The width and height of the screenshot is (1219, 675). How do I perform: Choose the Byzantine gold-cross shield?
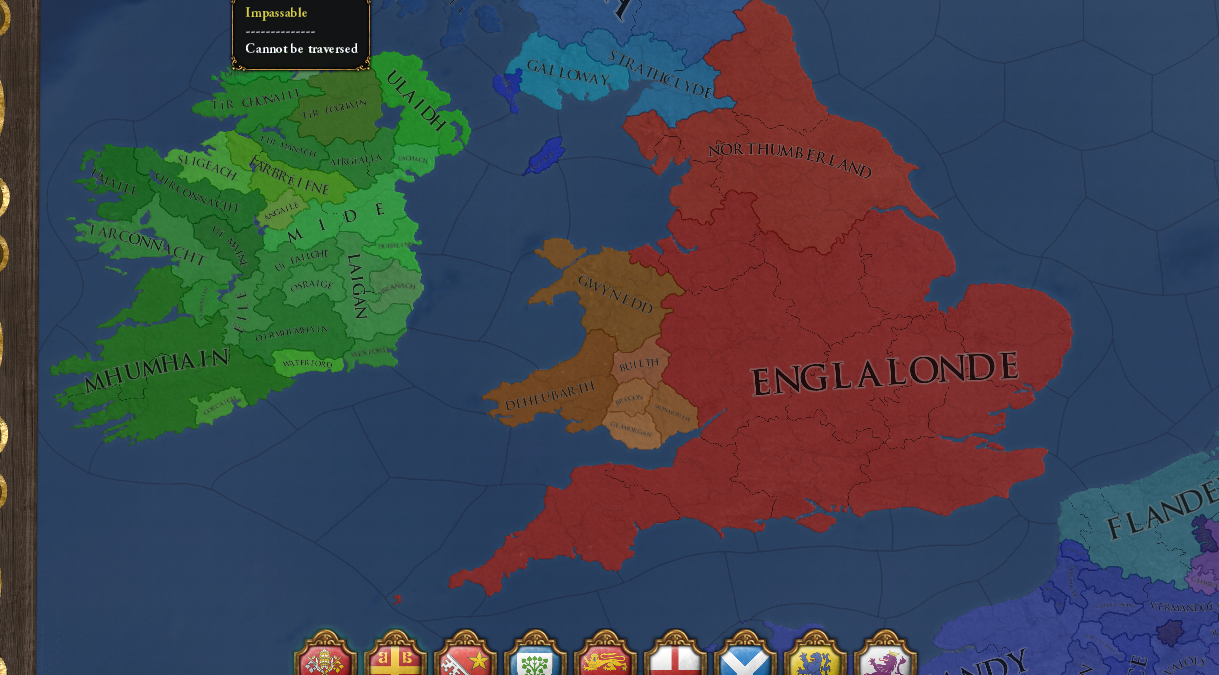pyautogui.click(x=395, y=660)
